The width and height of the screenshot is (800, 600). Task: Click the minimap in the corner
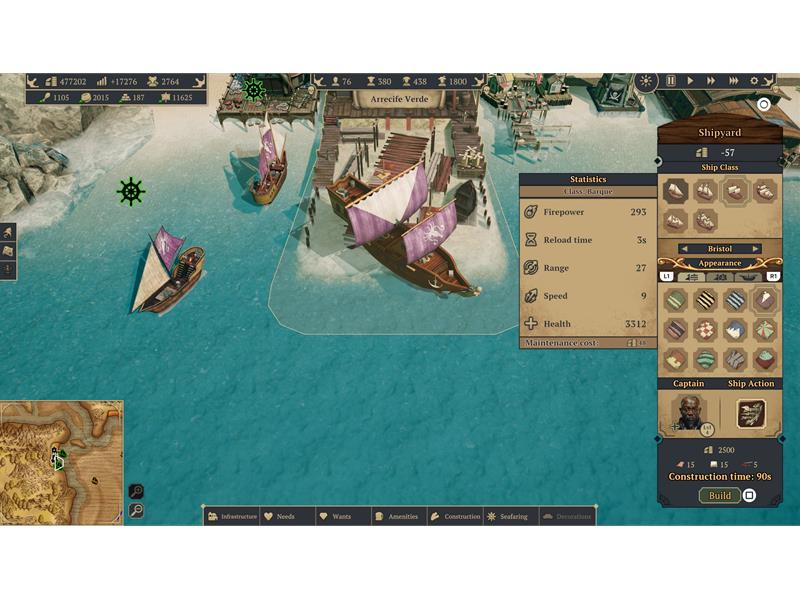point(61,461)
